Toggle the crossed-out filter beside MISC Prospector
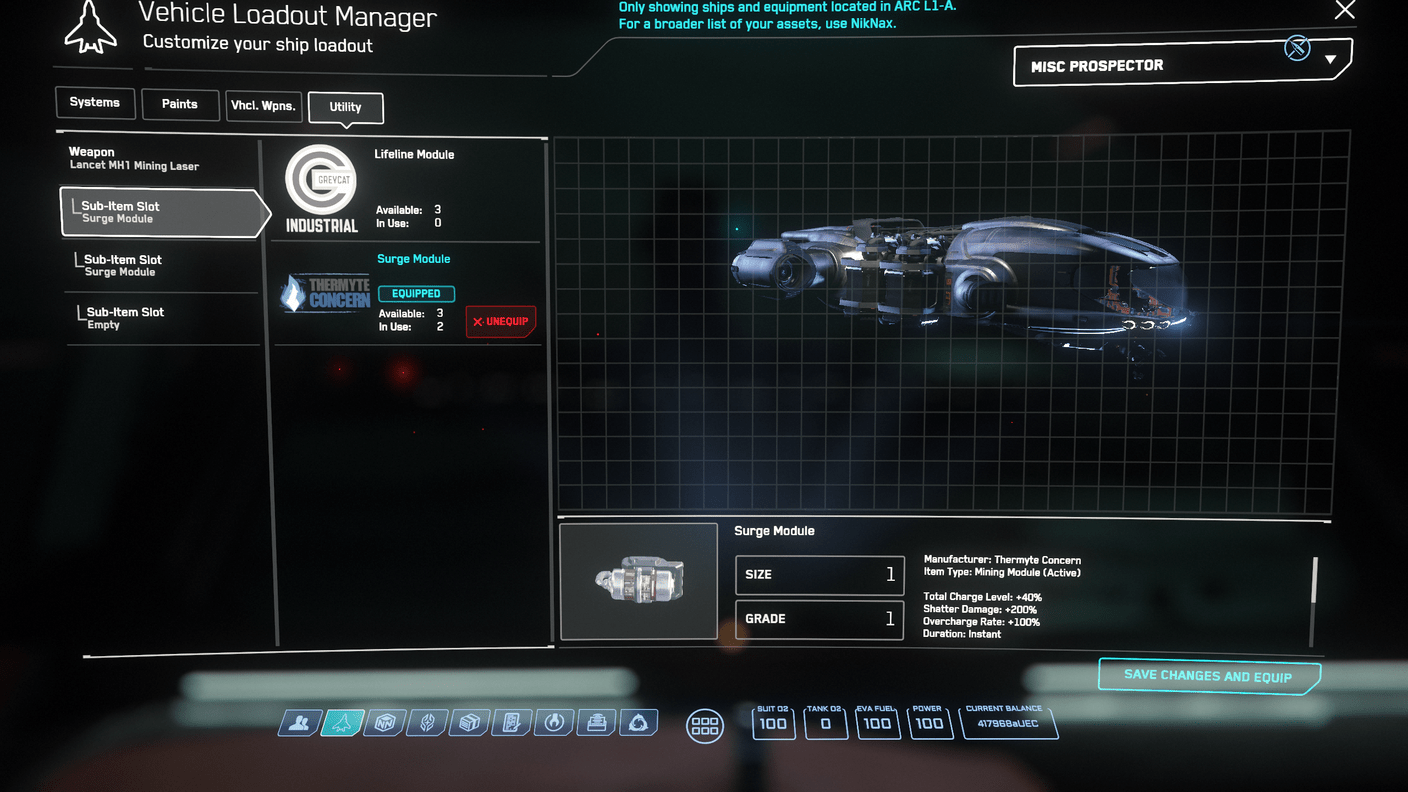Viewport: 1408px width, 792px height. [x=1297, y=47]
